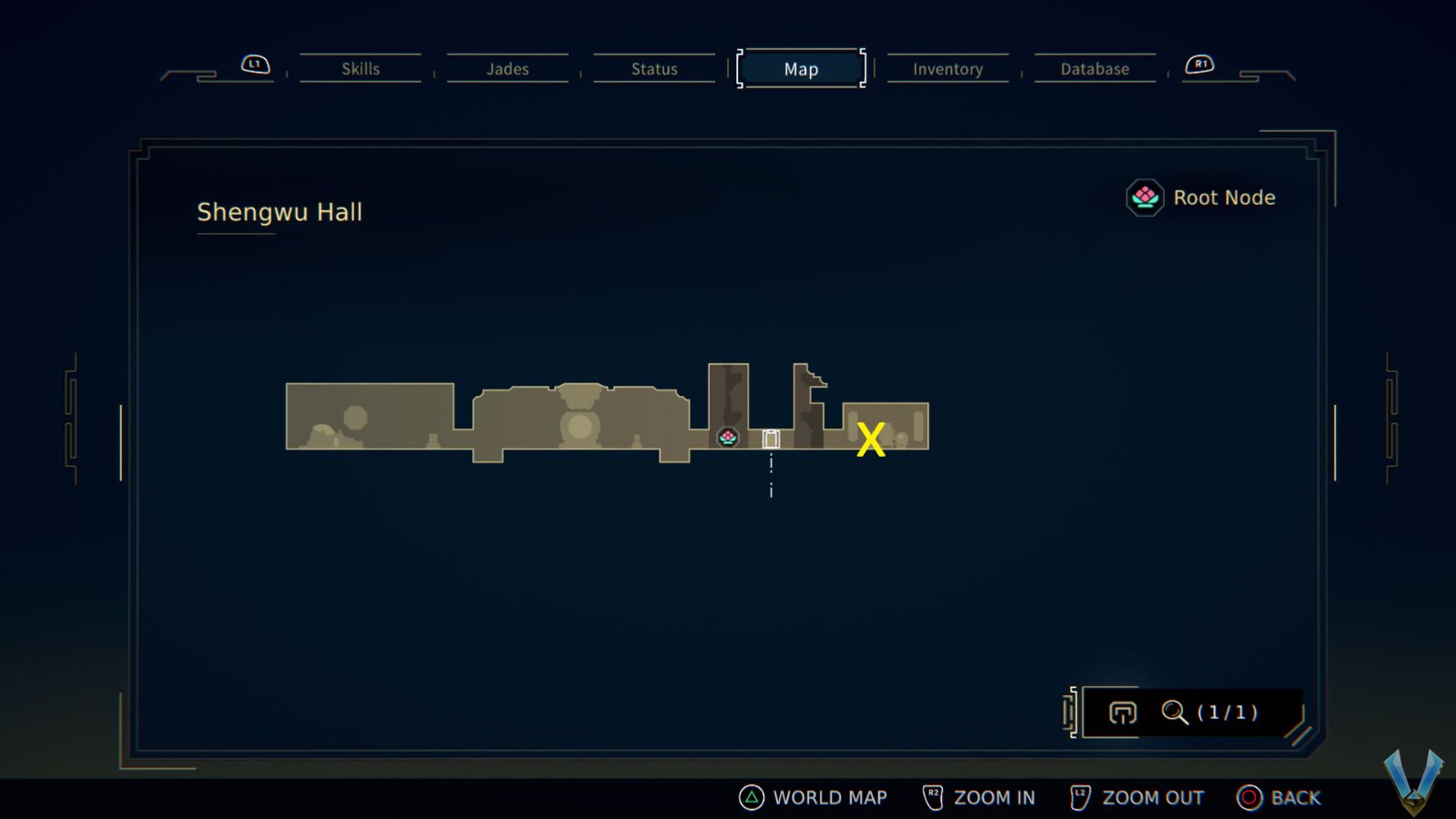The height and width of the screenshot is (819, 1456).
Task: Click the circle button icon beside Back
Action: [1249, 797]
